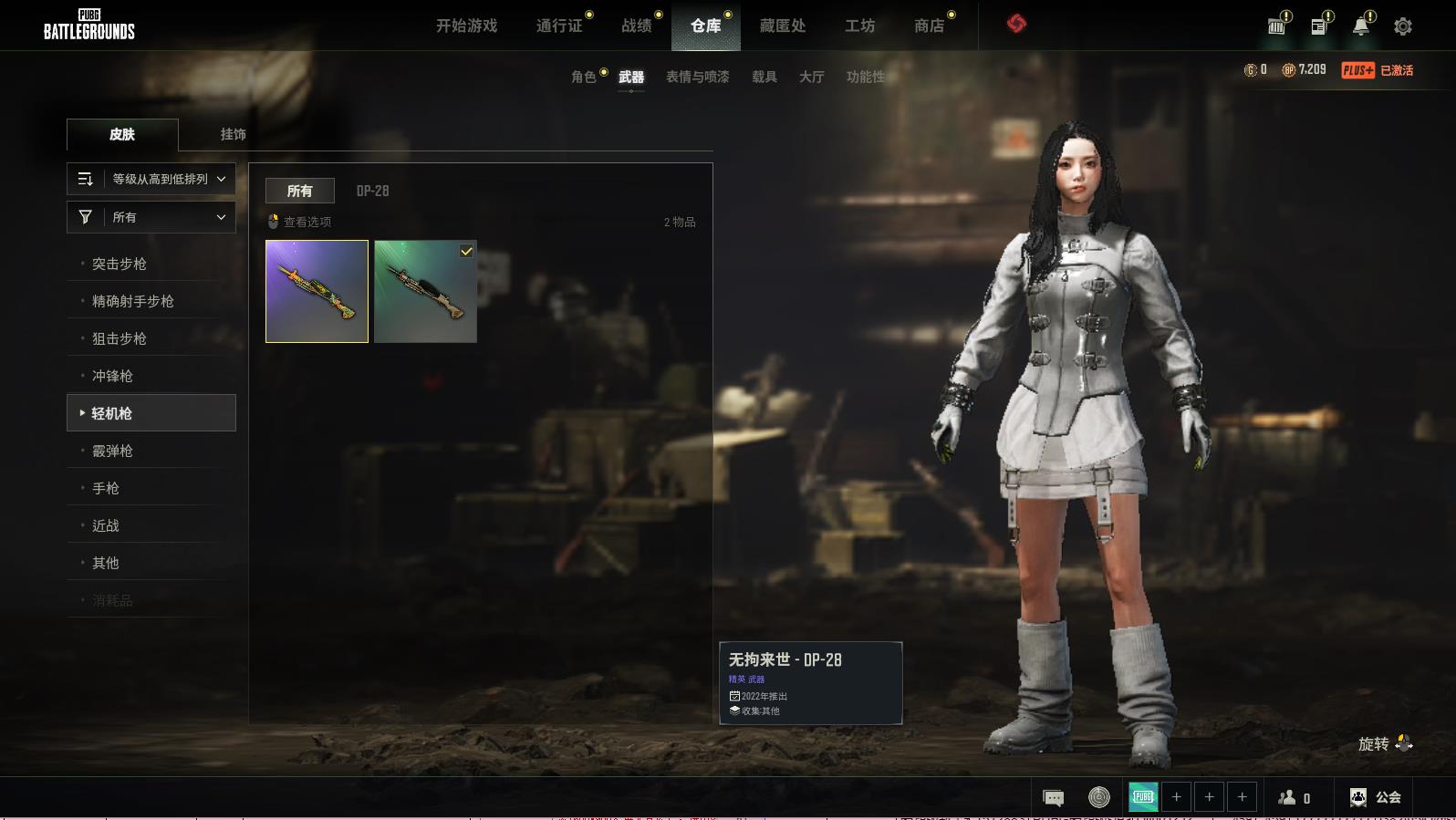1456x820 pixels.
Task: Go to the 工坊 workshop tab
Action: [859, 26]
